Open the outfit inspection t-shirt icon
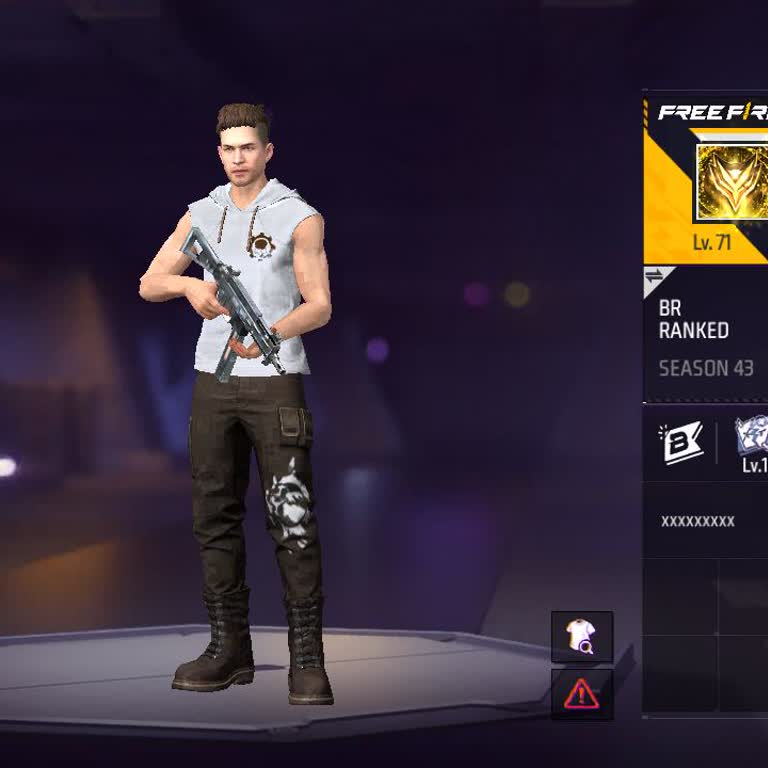 coord(581,637)
